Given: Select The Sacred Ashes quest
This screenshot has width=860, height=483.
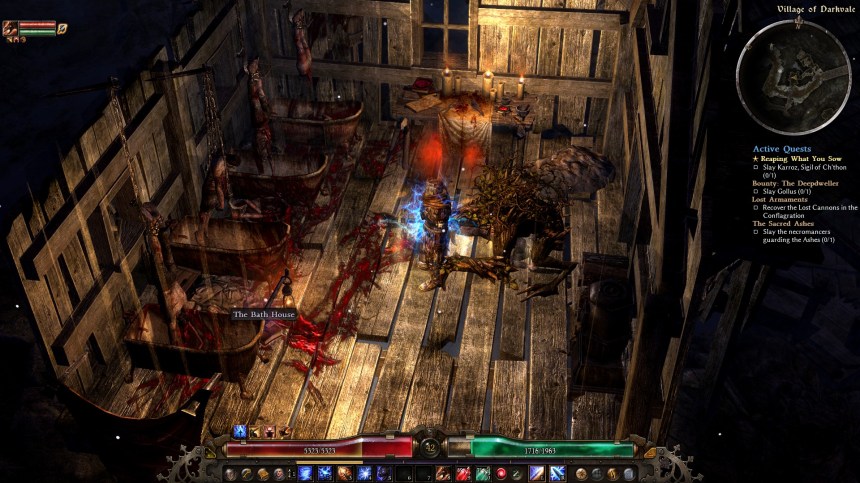Looking at the screenshot, I should [x=784, y=223].
